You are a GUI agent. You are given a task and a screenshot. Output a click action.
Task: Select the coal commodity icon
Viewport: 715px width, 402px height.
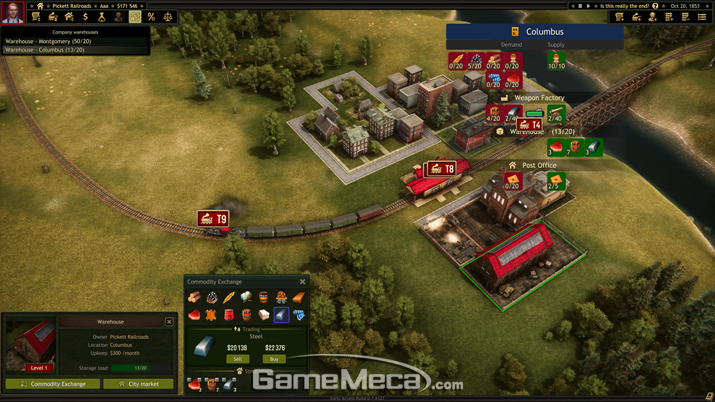click(x=212, y=298)
